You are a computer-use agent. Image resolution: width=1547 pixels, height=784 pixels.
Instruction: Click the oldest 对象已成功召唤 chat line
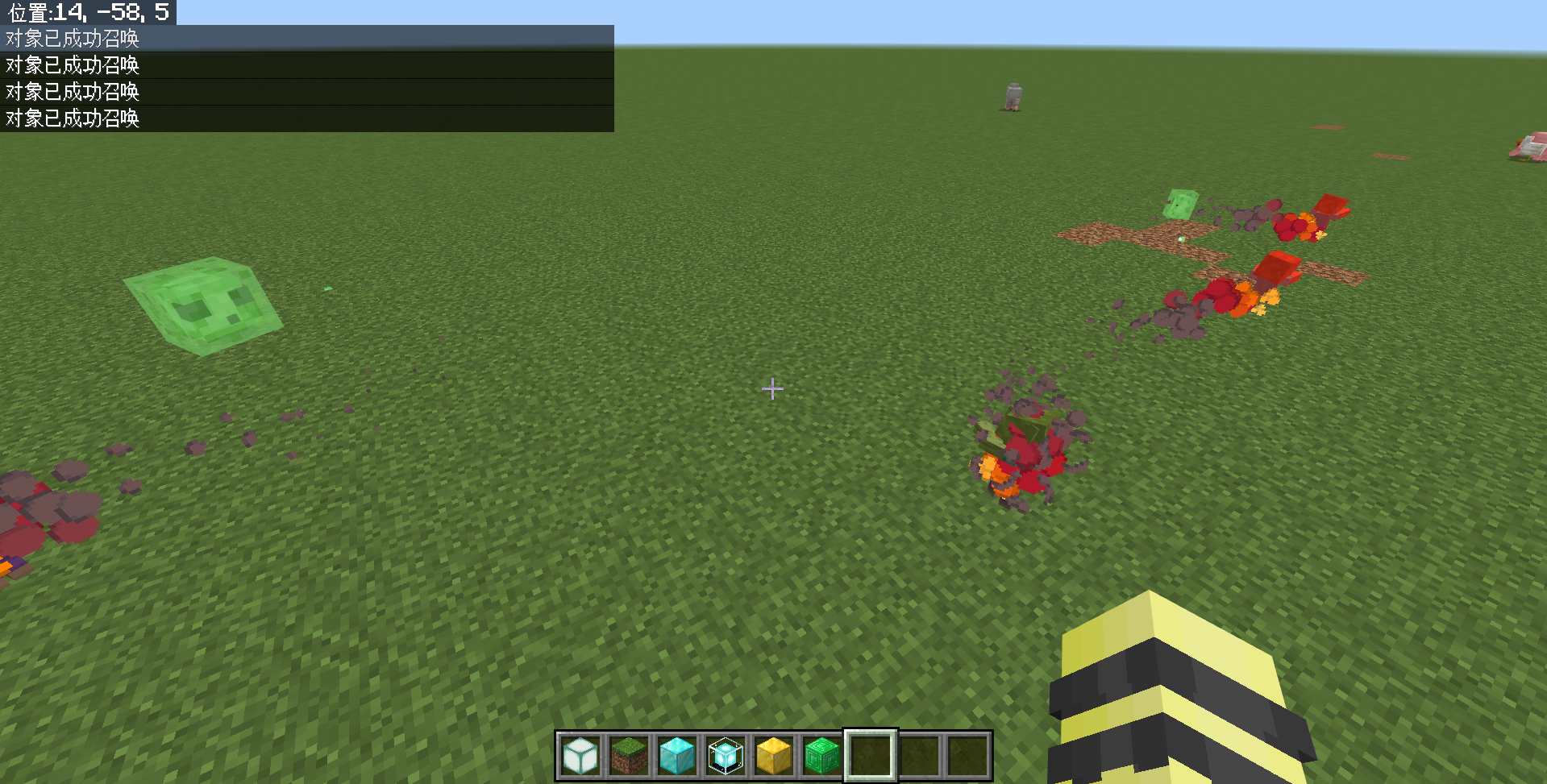point(72,118)
